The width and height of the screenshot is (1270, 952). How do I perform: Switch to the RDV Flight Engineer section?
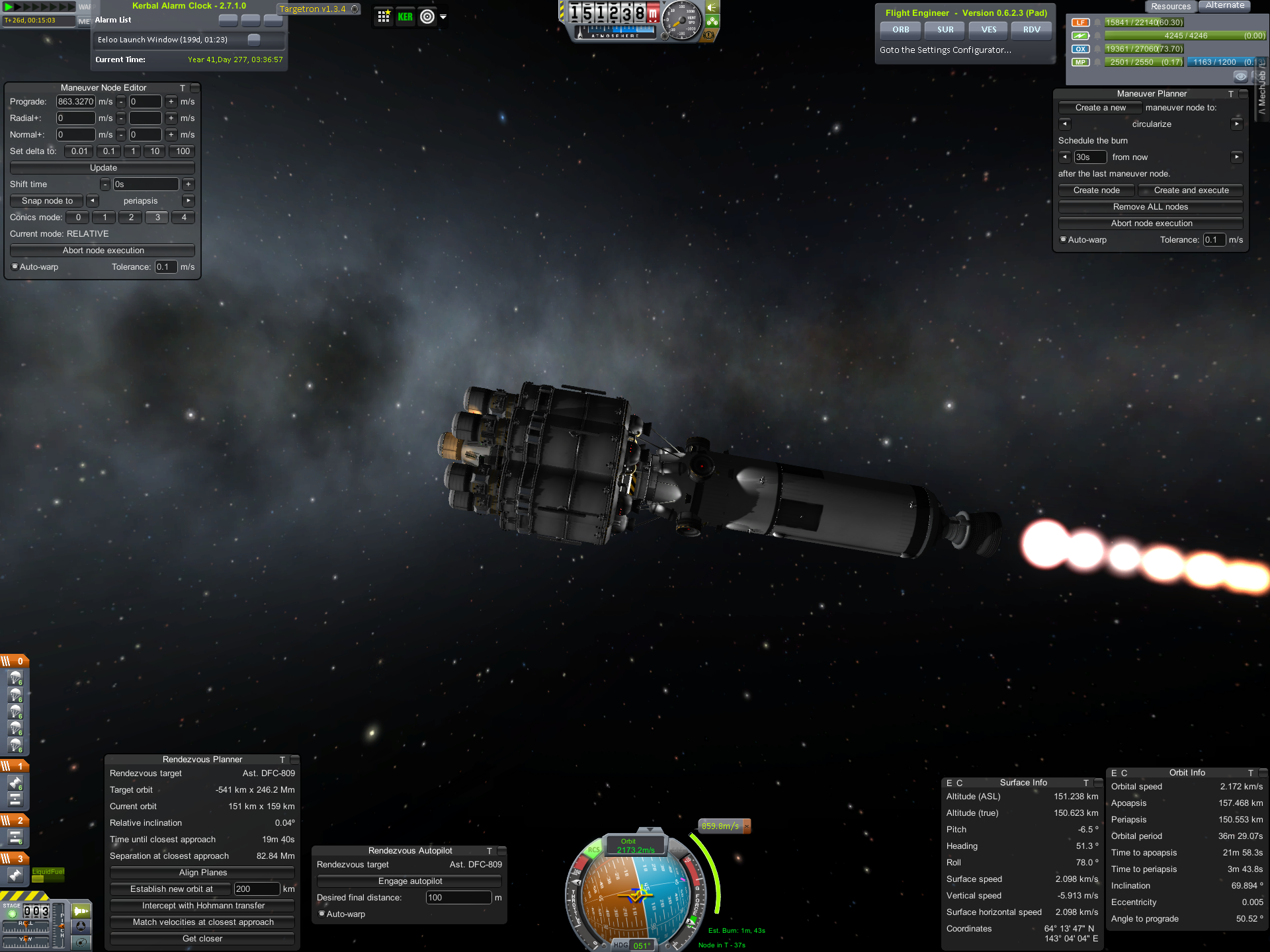pos(1031,30)
